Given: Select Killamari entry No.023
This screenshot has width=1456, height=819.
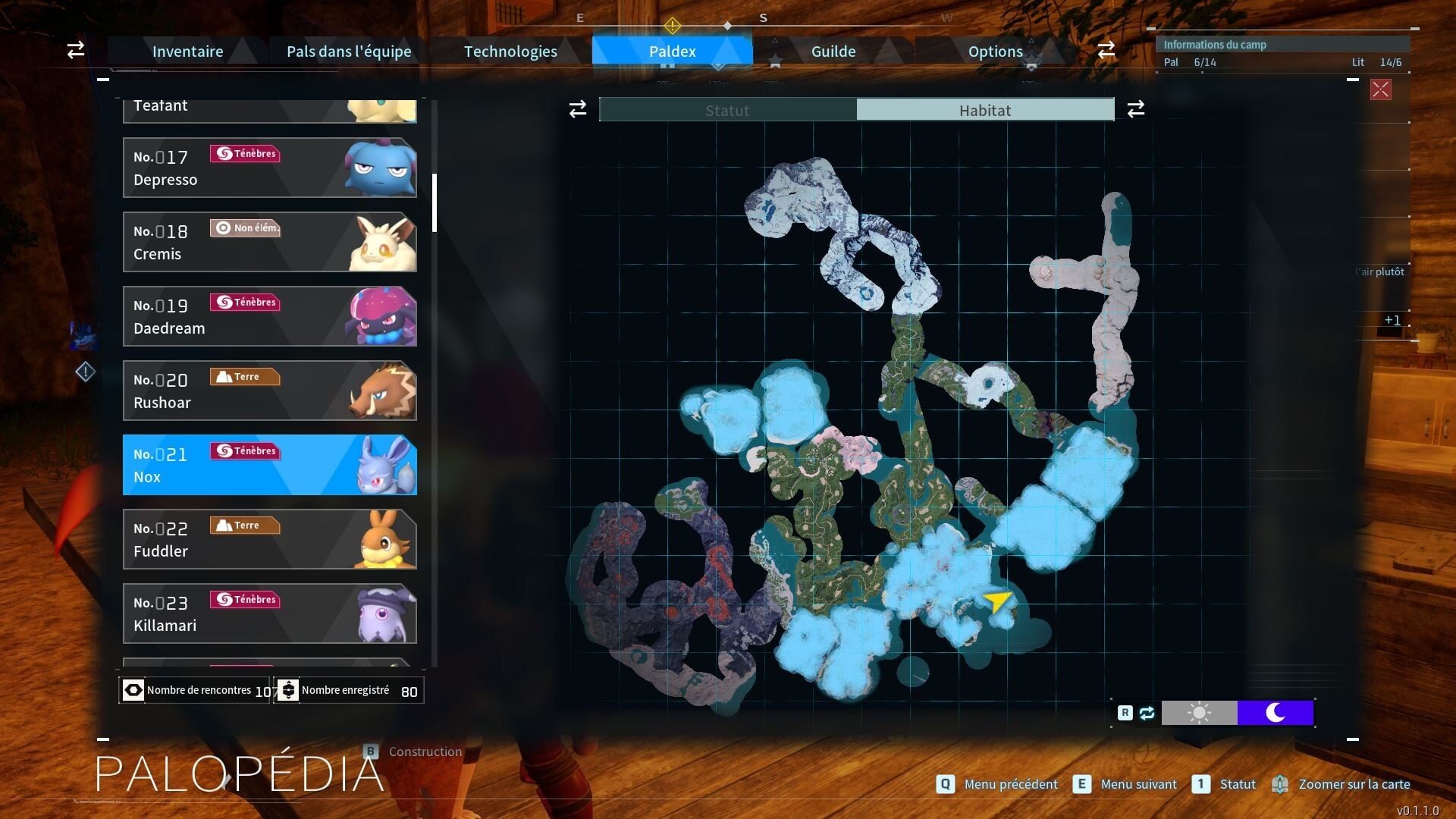Looking at the screenshot, I should (269, 613).
